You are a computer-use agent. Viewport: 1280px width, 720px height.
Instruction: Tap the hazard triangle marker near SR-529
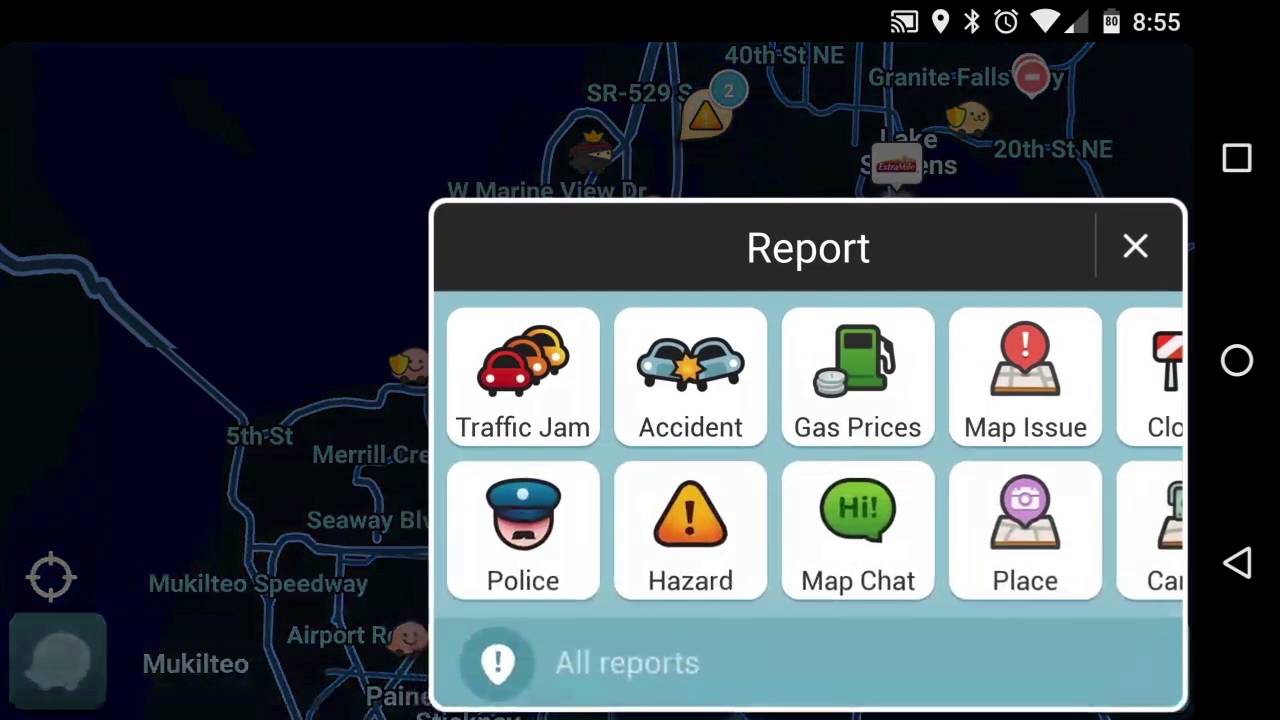pos(705,117)
